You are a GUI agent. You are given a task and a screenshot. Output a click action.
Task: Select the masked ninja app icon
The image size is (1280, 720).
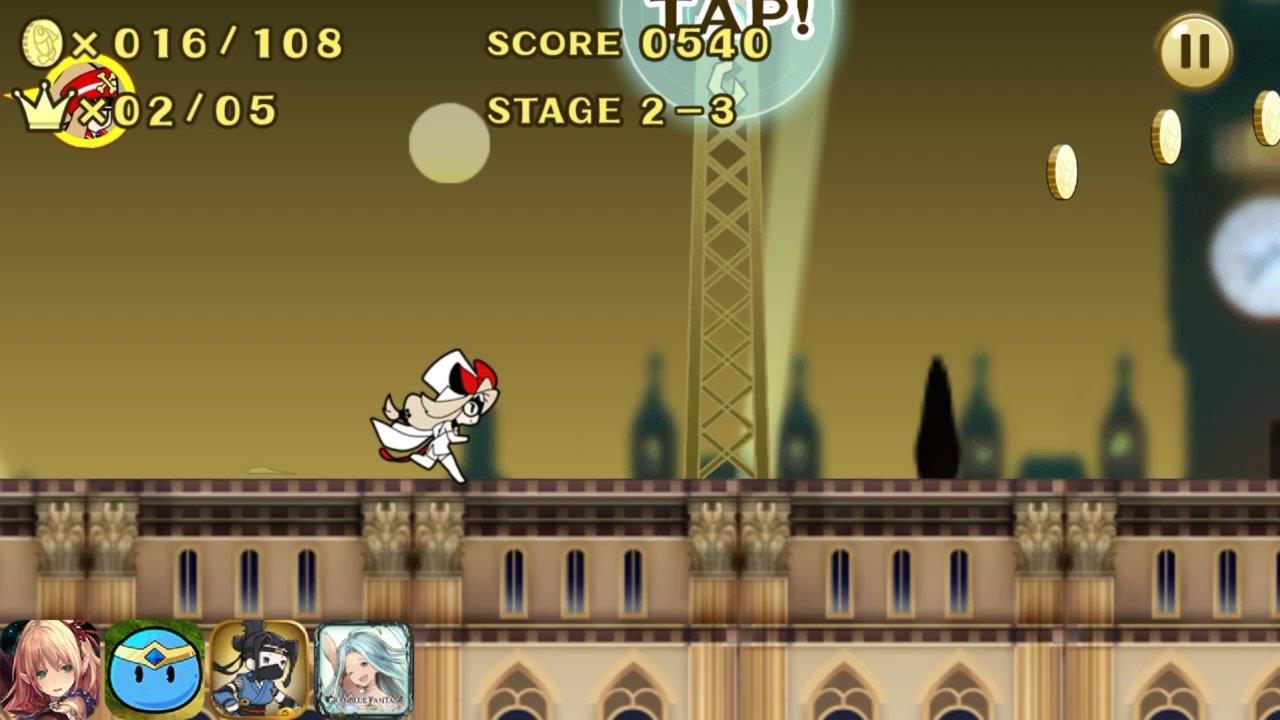(259, 669)
